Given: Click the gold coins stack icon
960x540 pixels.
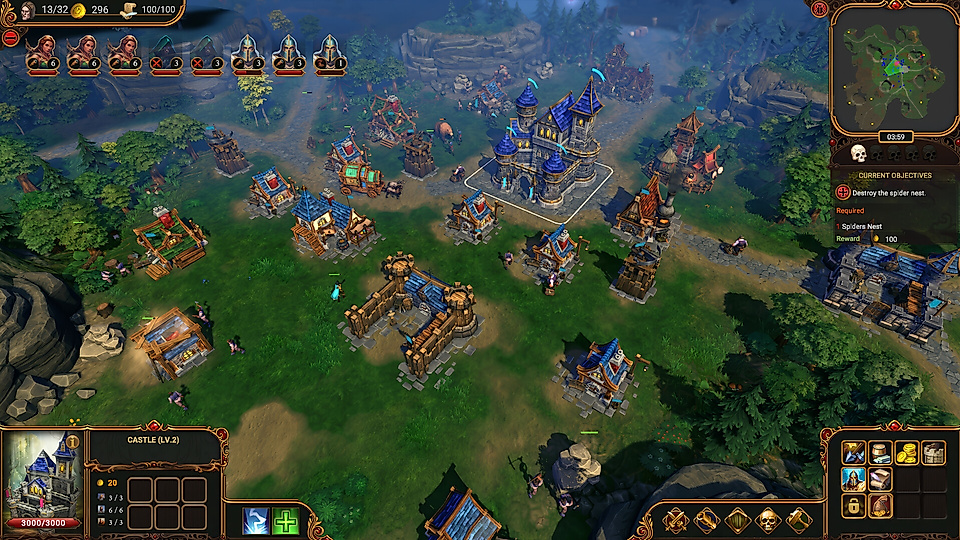Looking at the screenshot, I should pos(907,453).
